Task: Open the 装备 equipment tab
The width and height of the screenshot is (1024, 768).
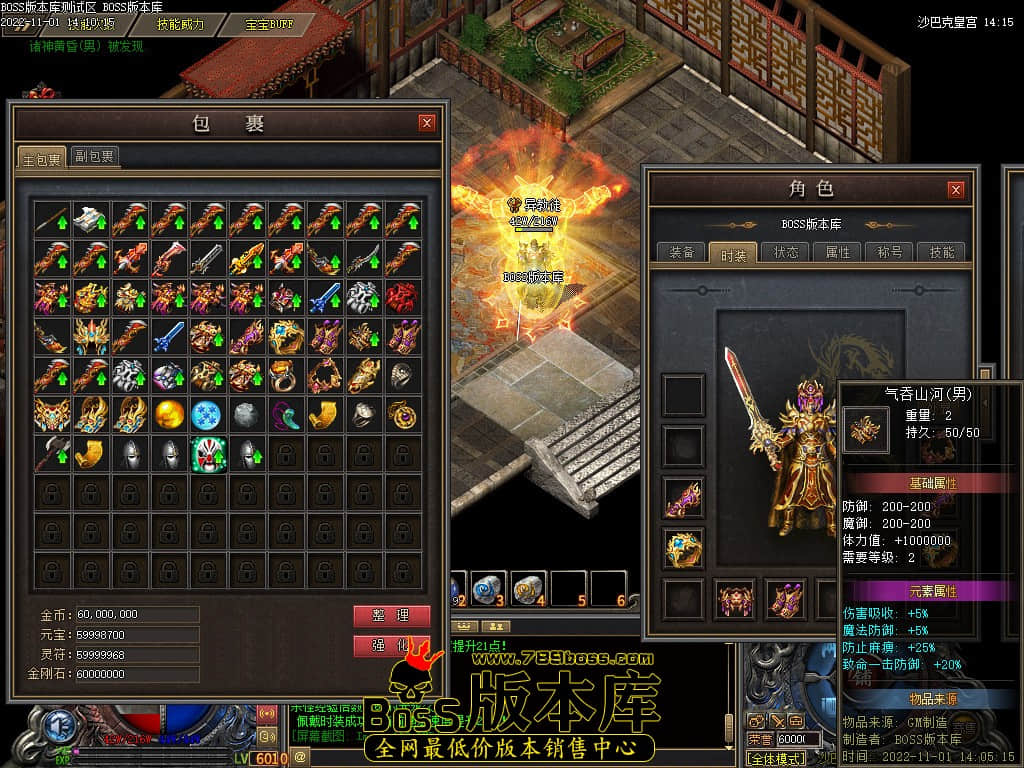Action: (682, 252)
